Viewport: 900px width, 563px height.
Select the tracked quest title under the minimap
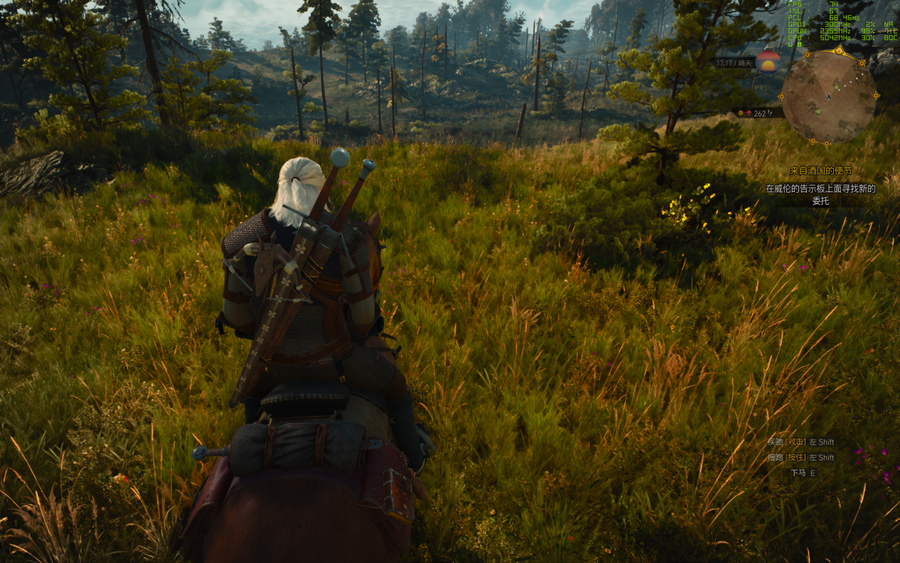click(x=820, y=172)
